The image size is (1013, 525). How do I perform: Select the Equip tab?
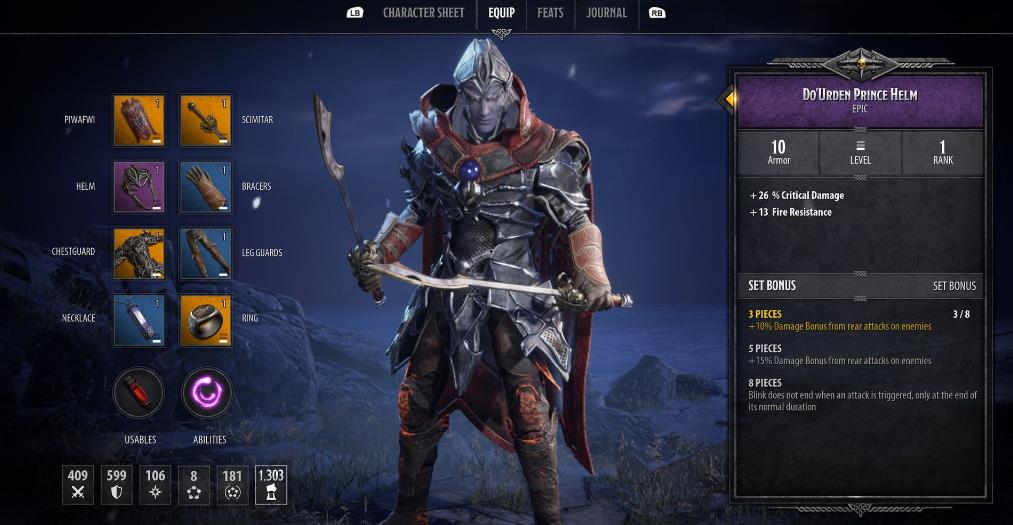502,13
